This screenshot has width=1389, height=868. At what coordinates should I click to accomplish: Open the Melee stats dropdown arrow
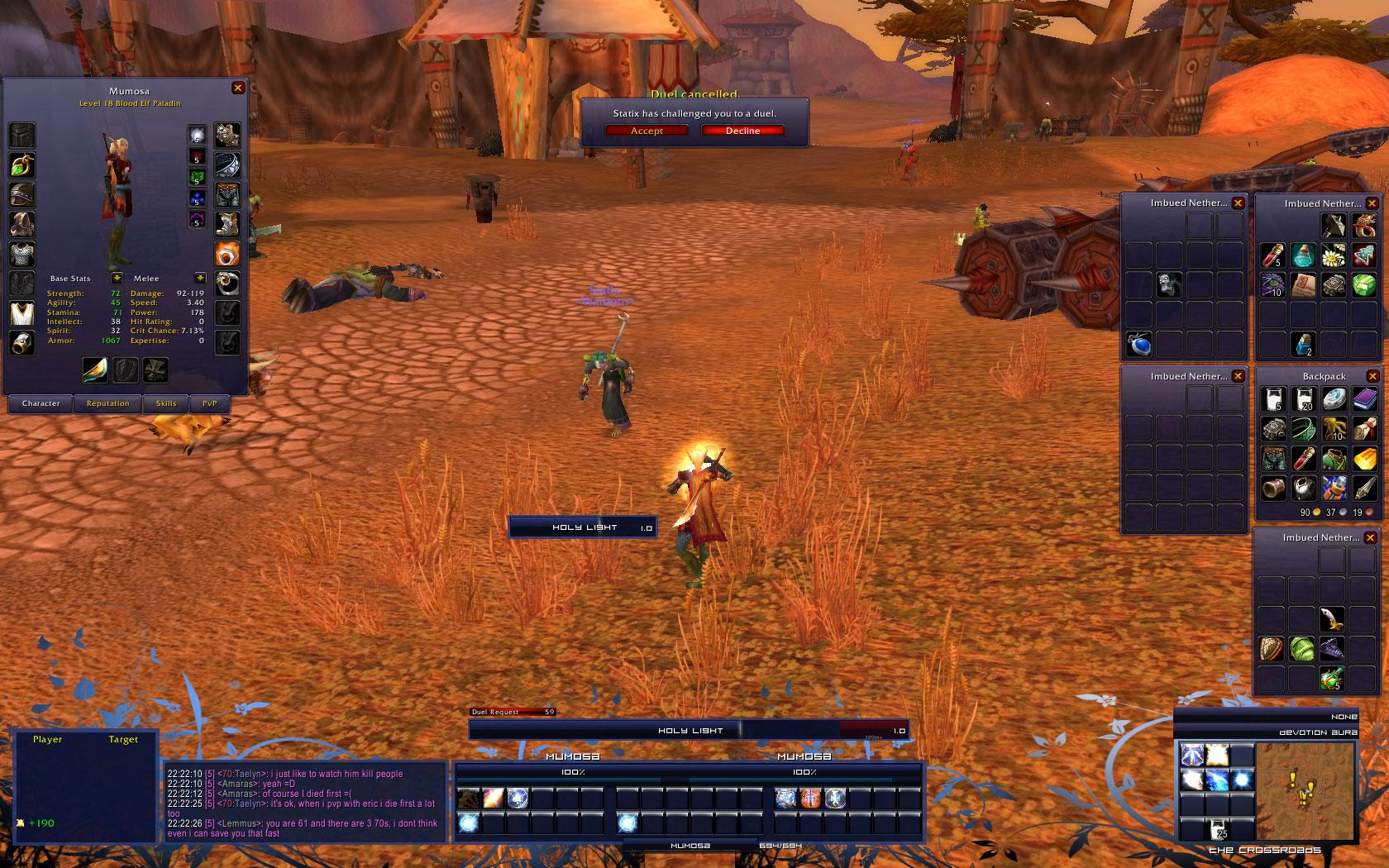[199, 279]
